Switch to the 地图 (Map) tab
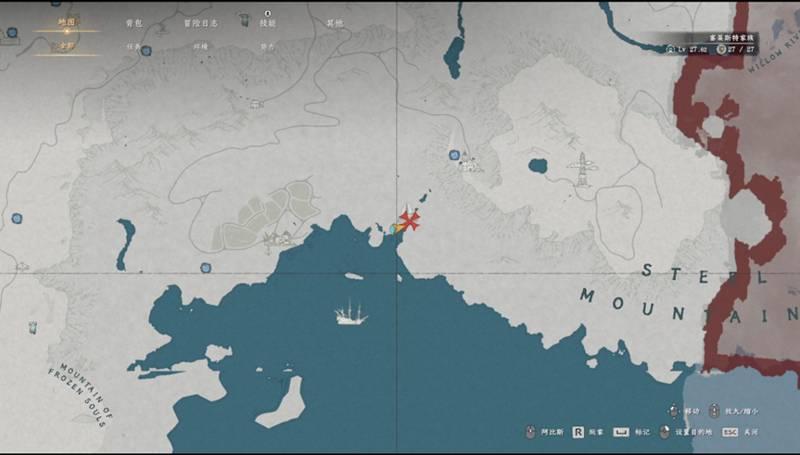Image resolution: width=800 pixels, height=455 pixels. (x=66, y=22)
